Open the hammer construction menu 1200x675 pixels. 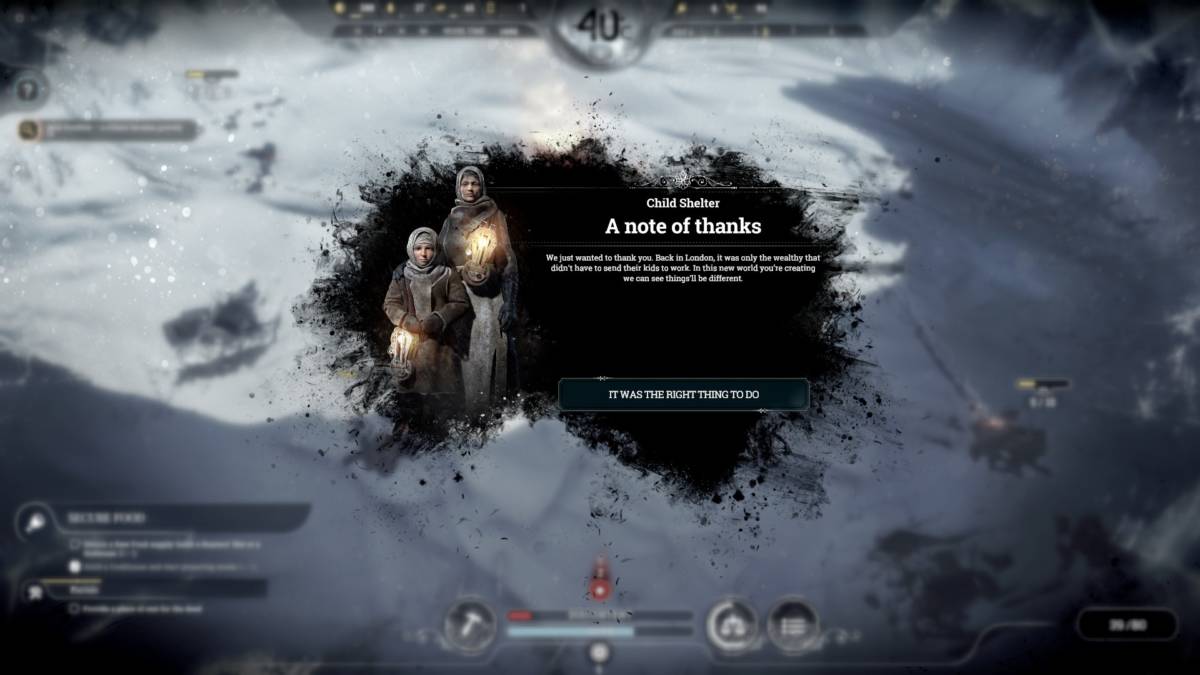click(x=469, y=624)
